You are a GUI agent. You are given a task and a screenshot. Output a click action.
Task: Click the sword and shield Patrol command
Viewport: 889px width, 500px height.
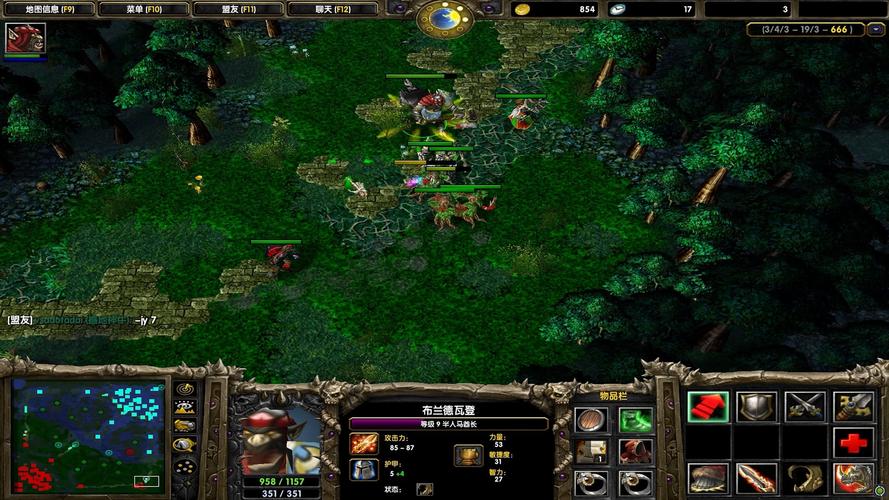(x=853, y=407)
